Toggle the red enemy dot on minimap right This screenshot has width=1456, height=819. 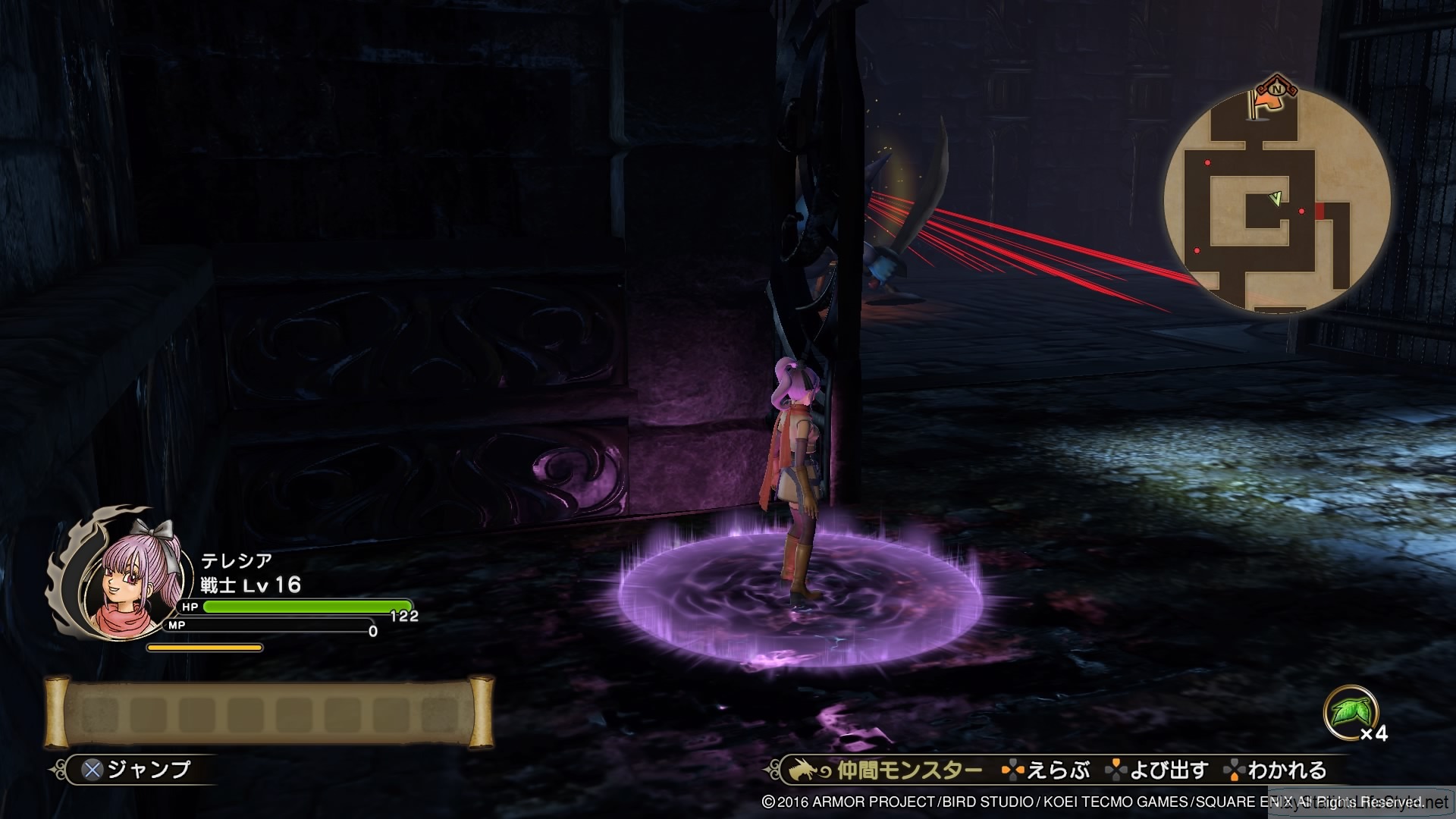tap(1301, 211)
